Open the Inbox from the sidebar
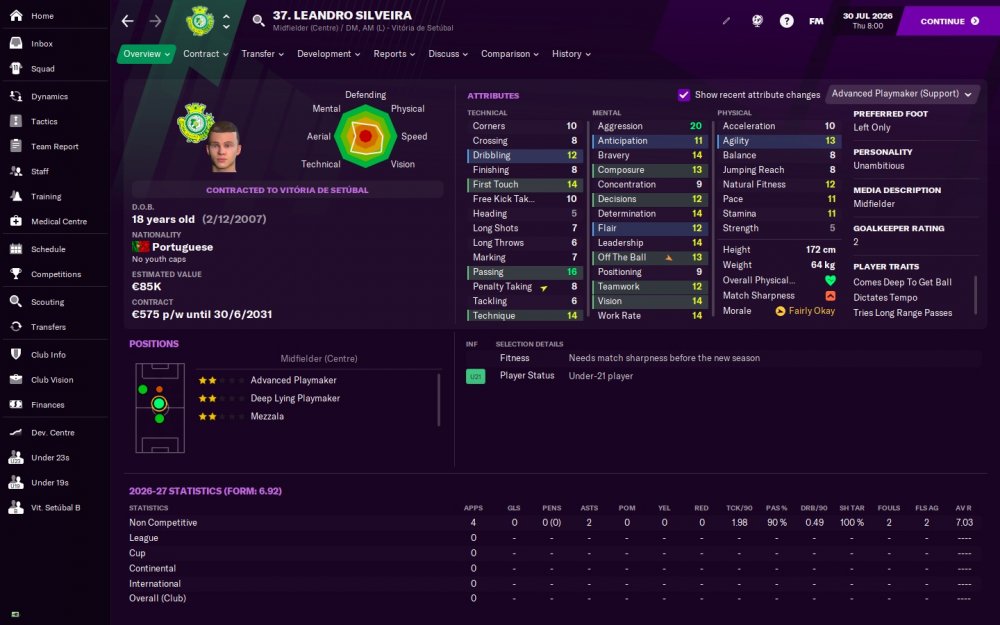Viewport: 1000px width, 625px height. point(42,44)
